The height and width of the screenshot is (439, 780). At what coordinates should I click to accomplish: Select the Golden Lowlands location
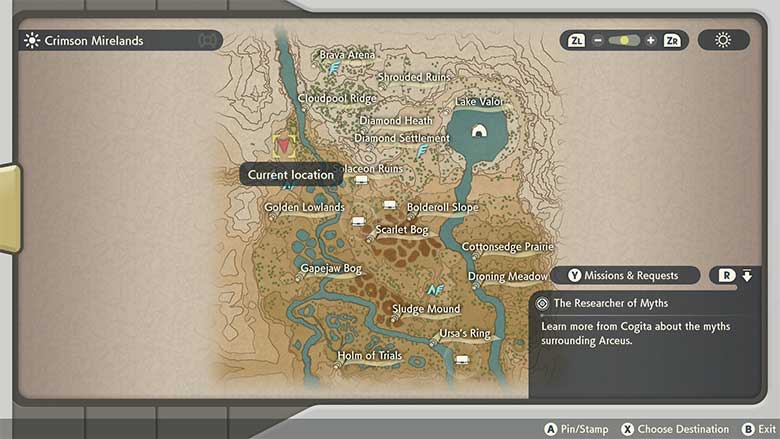[304, 208]
